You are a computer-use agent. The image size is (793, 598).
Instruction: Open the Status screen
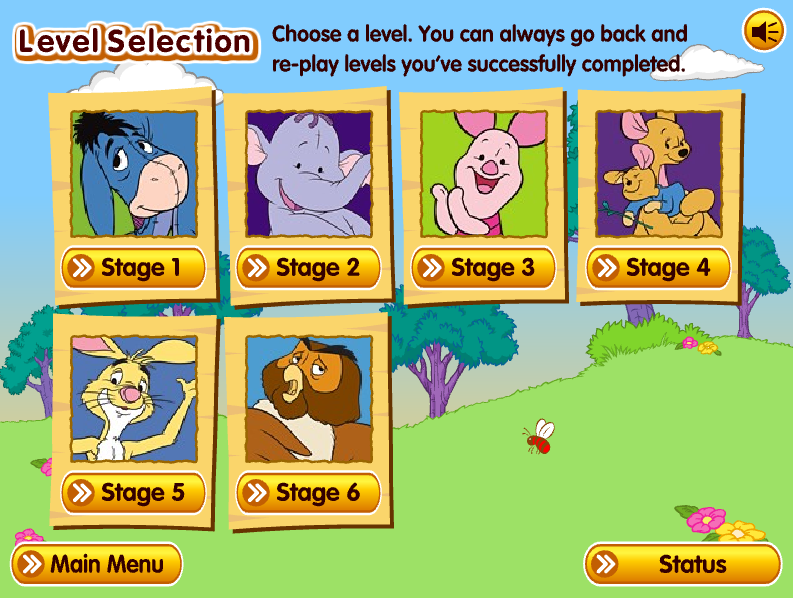pyautogui.click(x=682, y=564)
